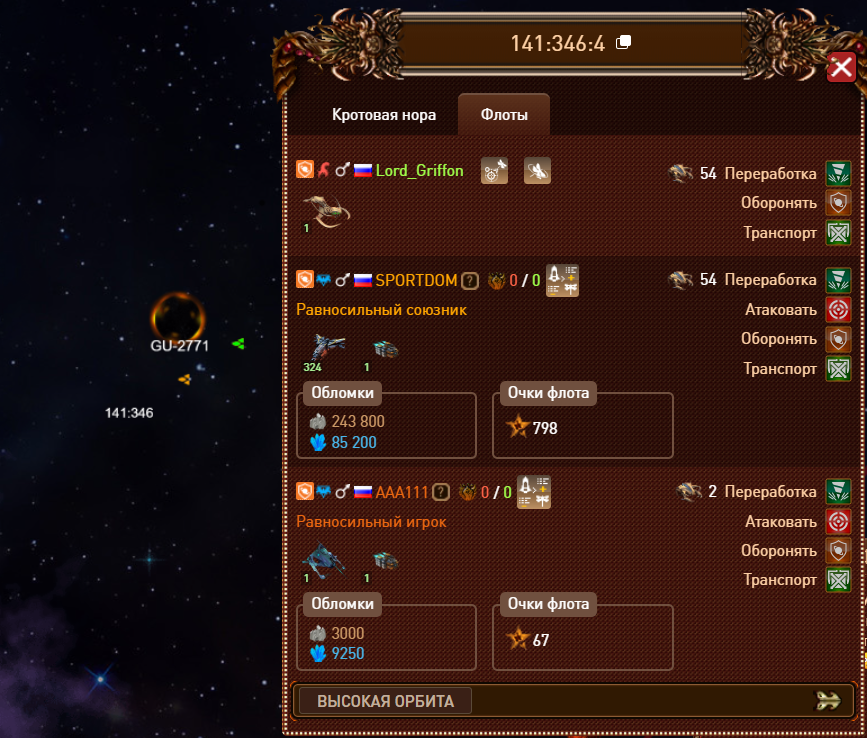Copy the coordinates 141:346:4
Screen dimensions: 867x738
(x=624, y=42)
